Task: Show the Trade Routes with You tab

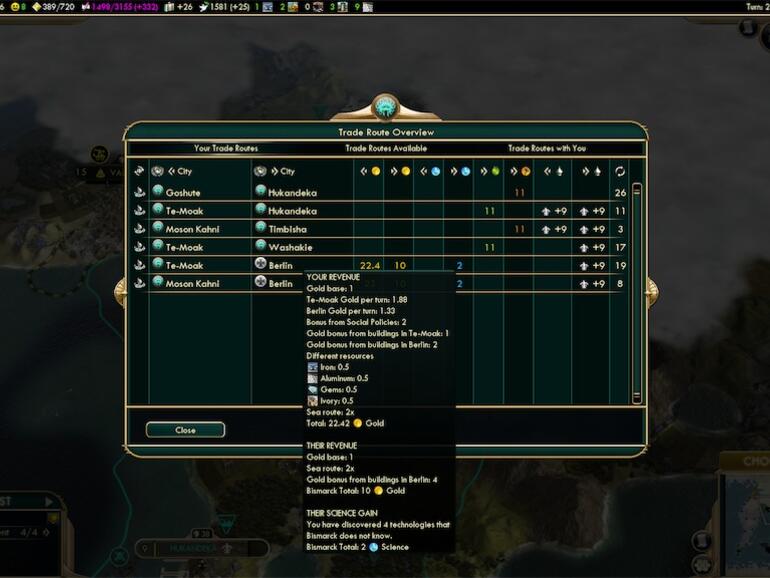Action: (545, 148)
